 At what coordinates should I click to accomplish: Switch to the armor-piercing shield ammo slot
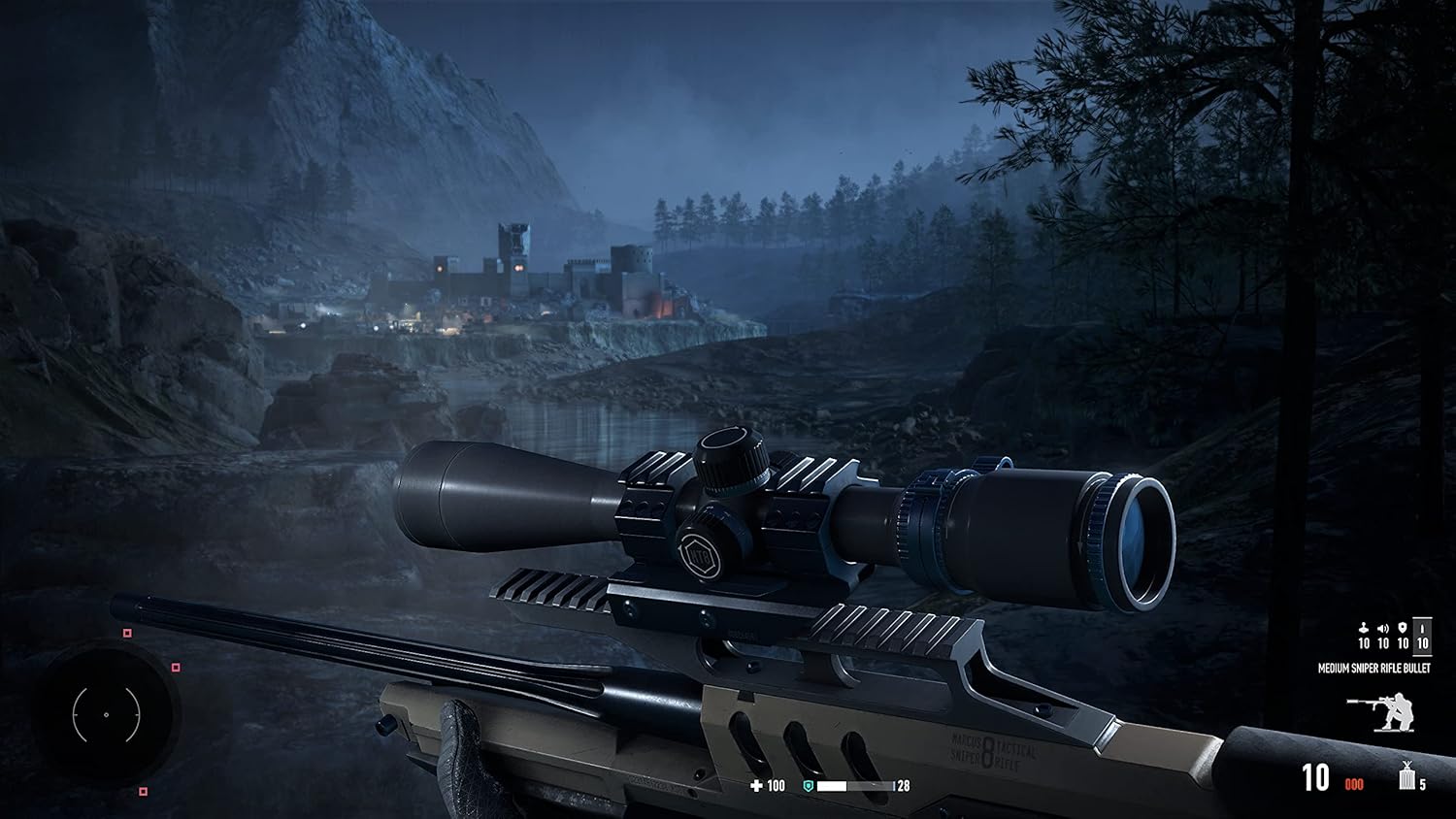1402,628
